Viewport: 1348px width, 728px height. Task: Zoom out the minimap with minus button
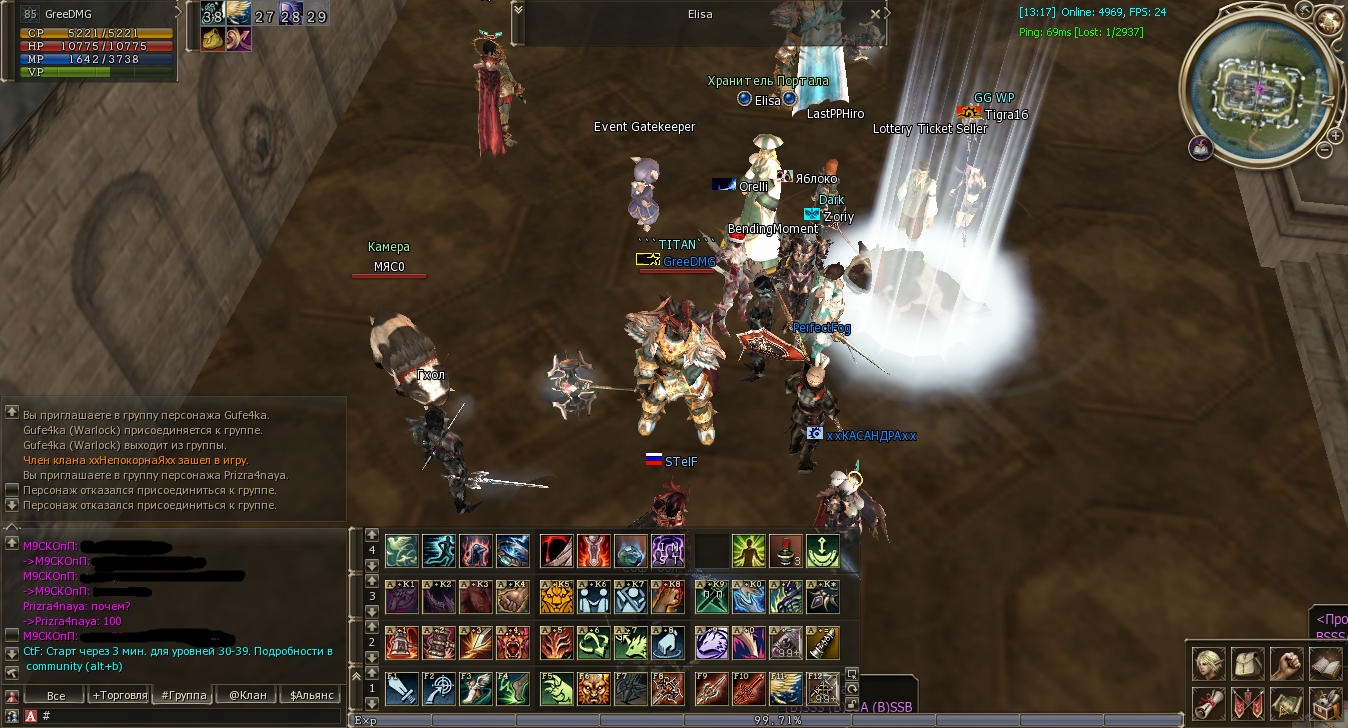coord(1325,150)
